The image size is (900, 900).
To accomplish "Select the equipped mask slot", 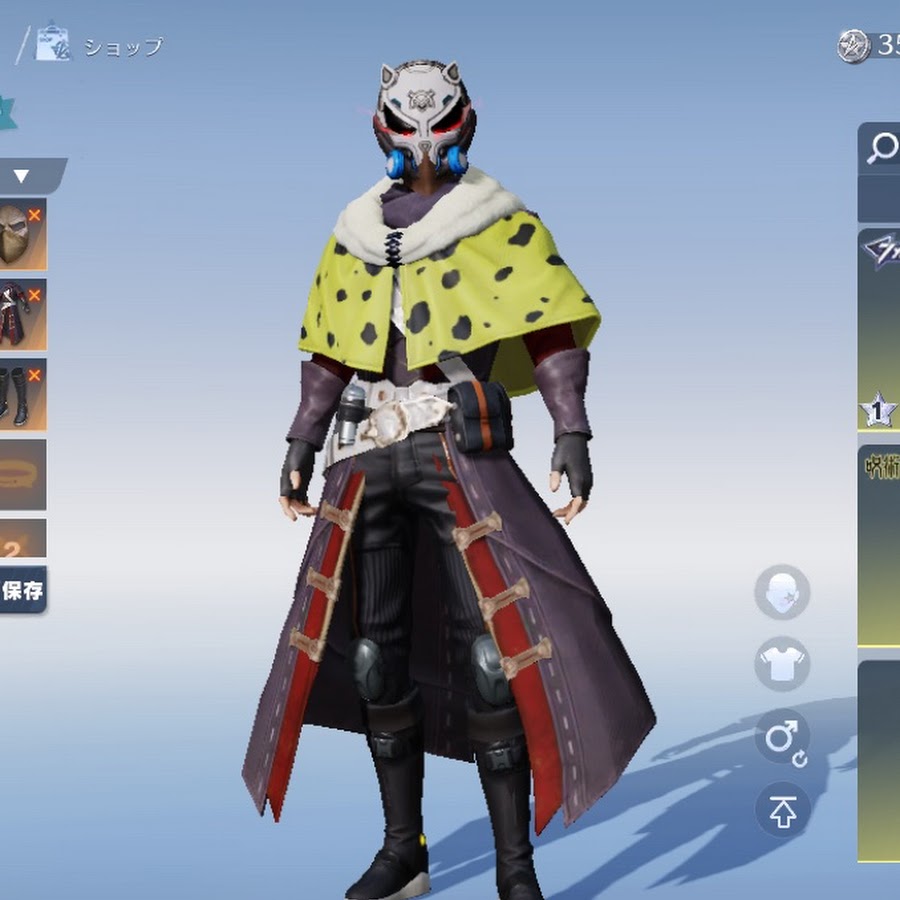I will [18, 235].
